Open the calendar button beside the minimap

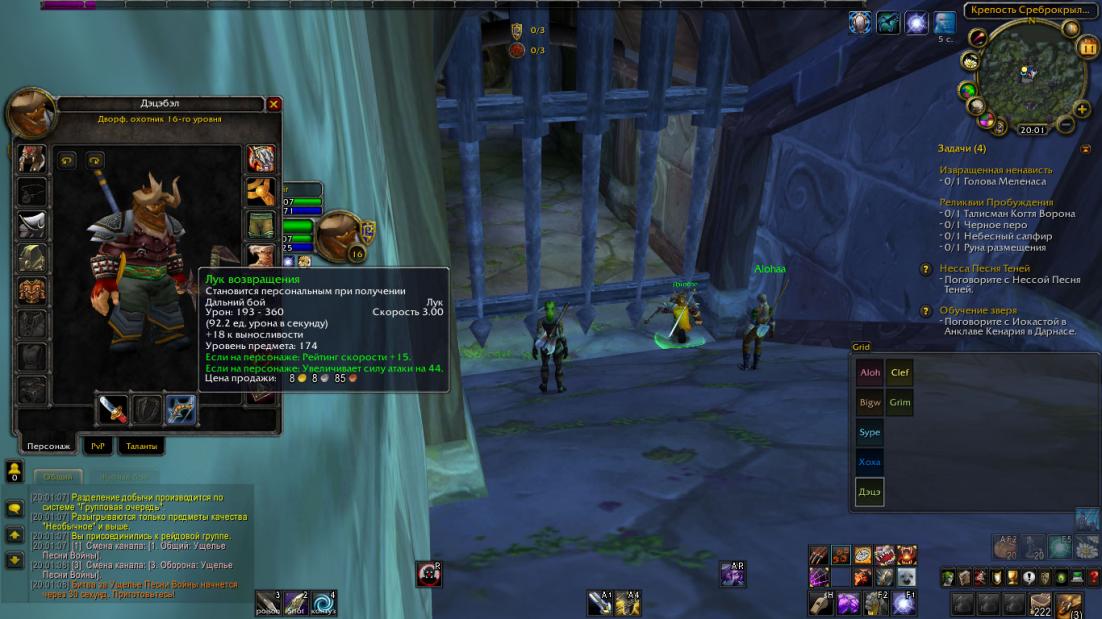[x=1088, y=47]
